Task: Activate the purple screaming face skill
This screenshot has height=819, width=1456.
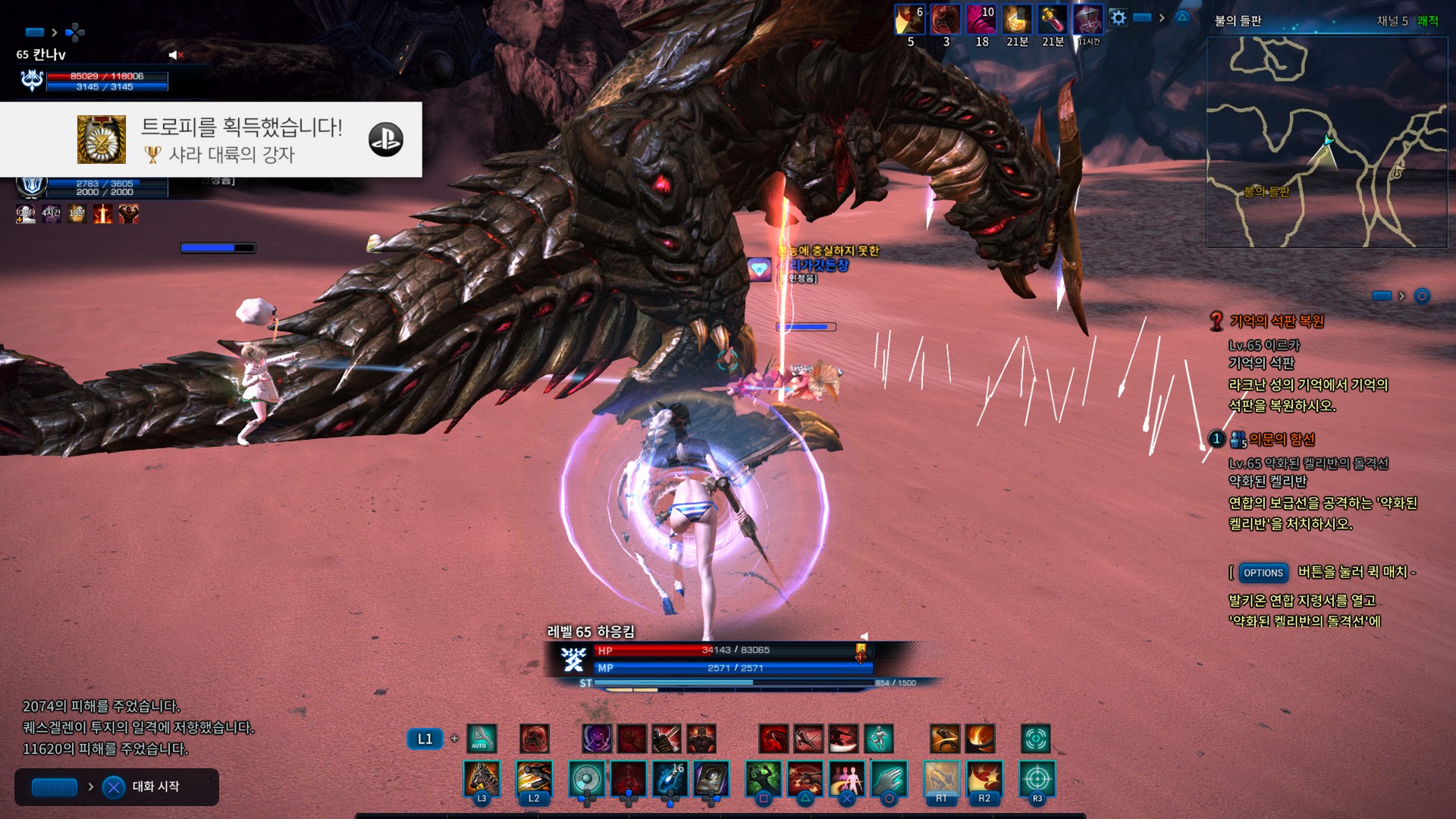Action: (597, 738)
